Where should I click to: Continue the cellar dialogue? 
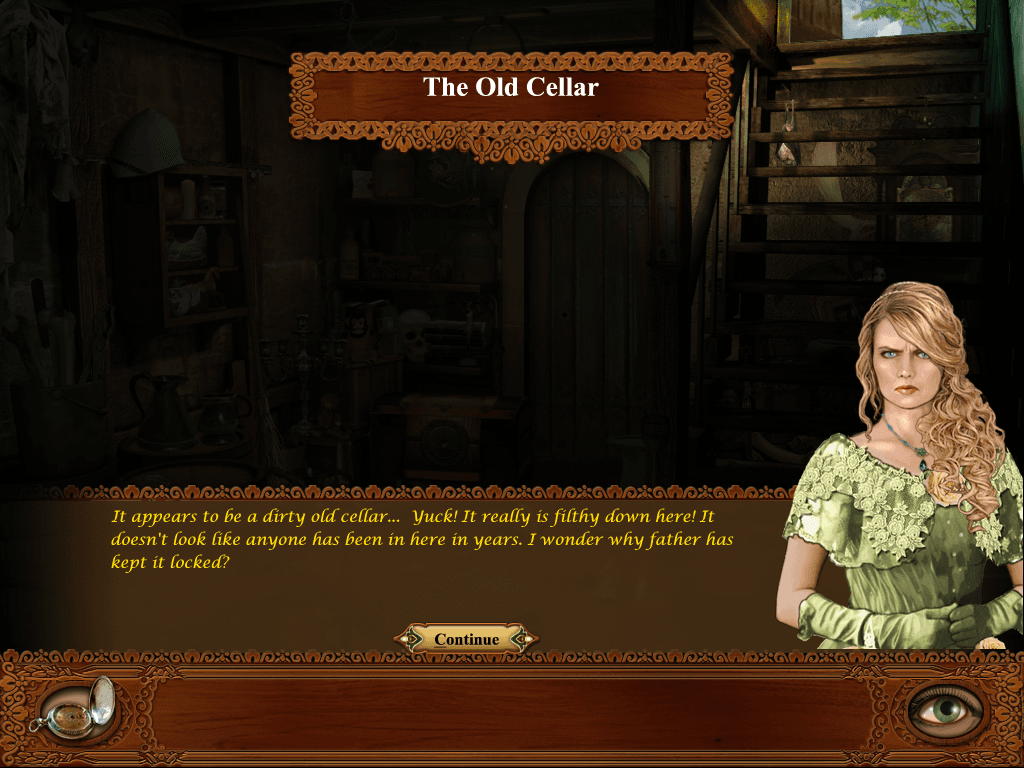[x=466, y=639]
